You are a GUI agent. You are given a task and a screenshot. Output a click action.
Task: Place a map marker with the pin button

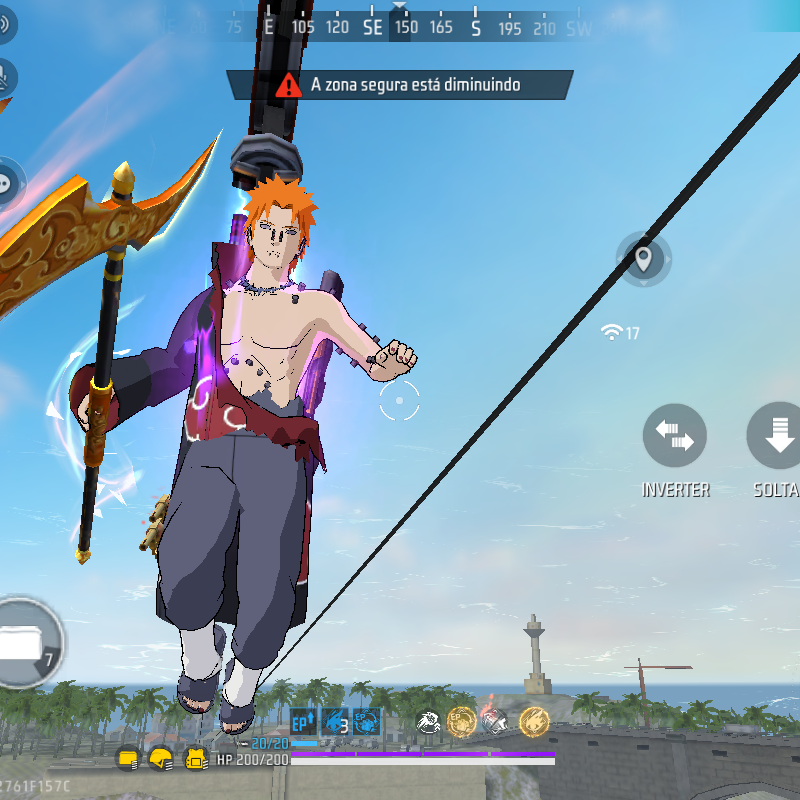point(643,259)
